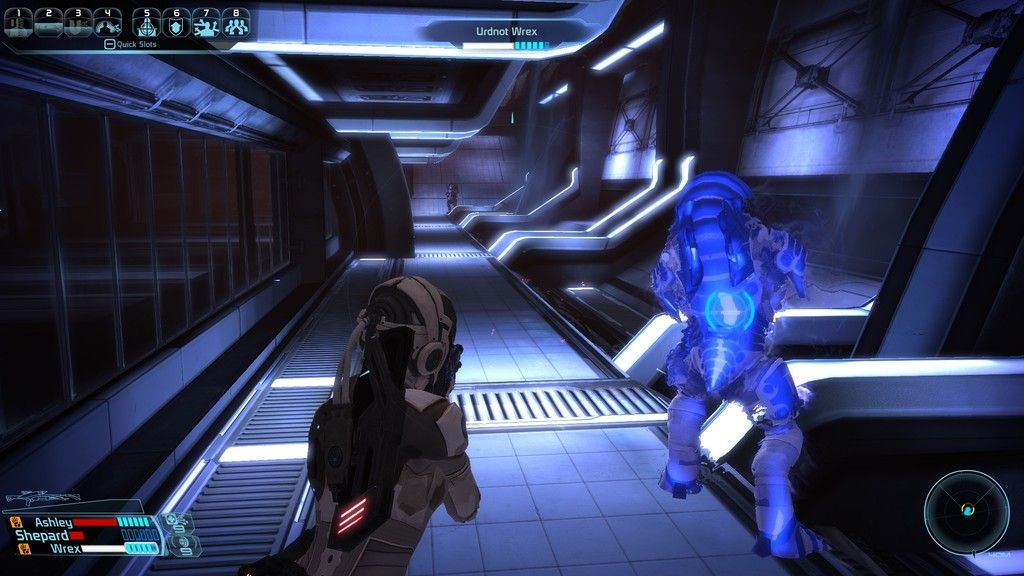Use the ability in quick slot 2
This screenshot has height=576, width=1024.
(48, 22)
